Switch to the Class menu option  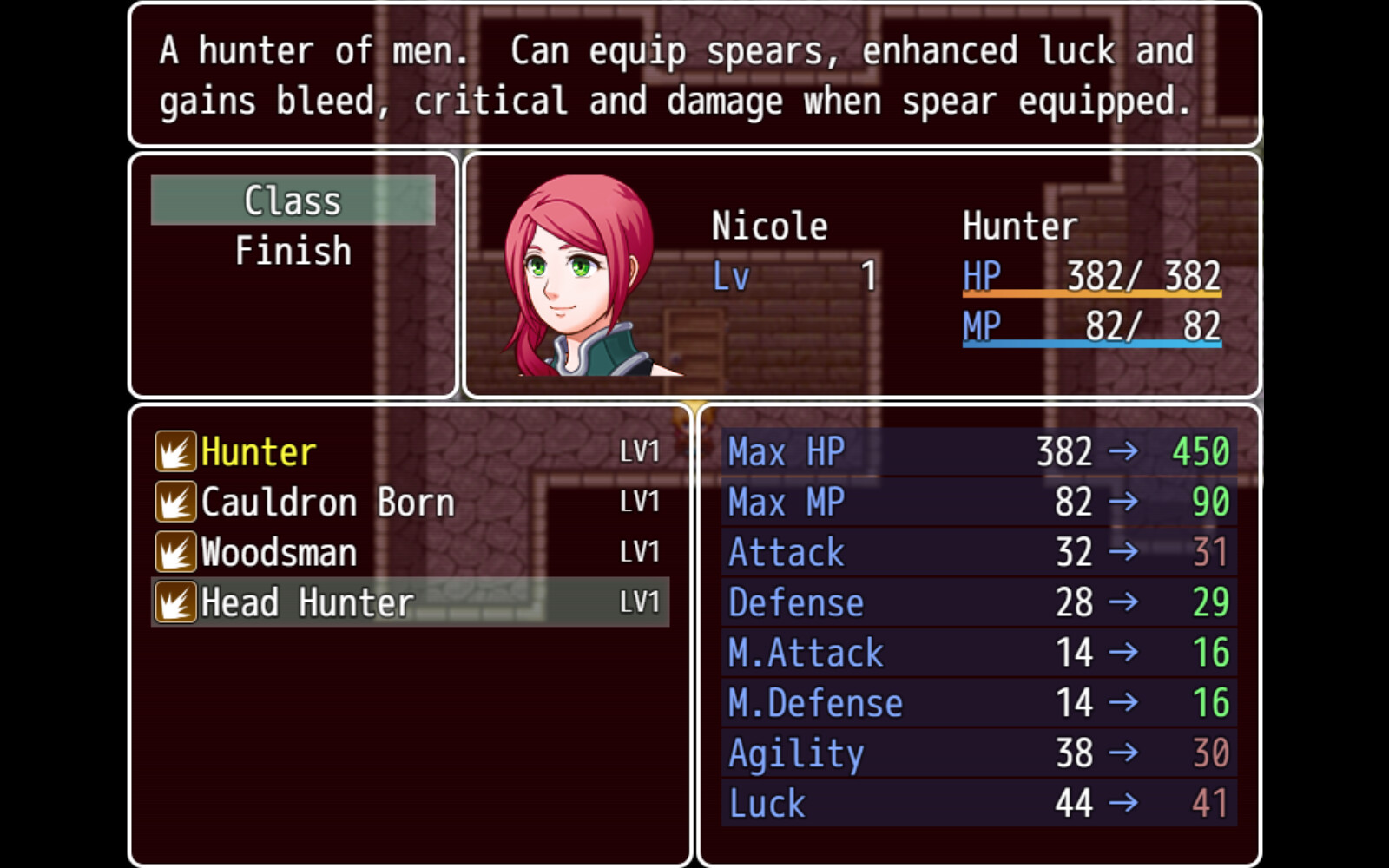tap(292, 200)
